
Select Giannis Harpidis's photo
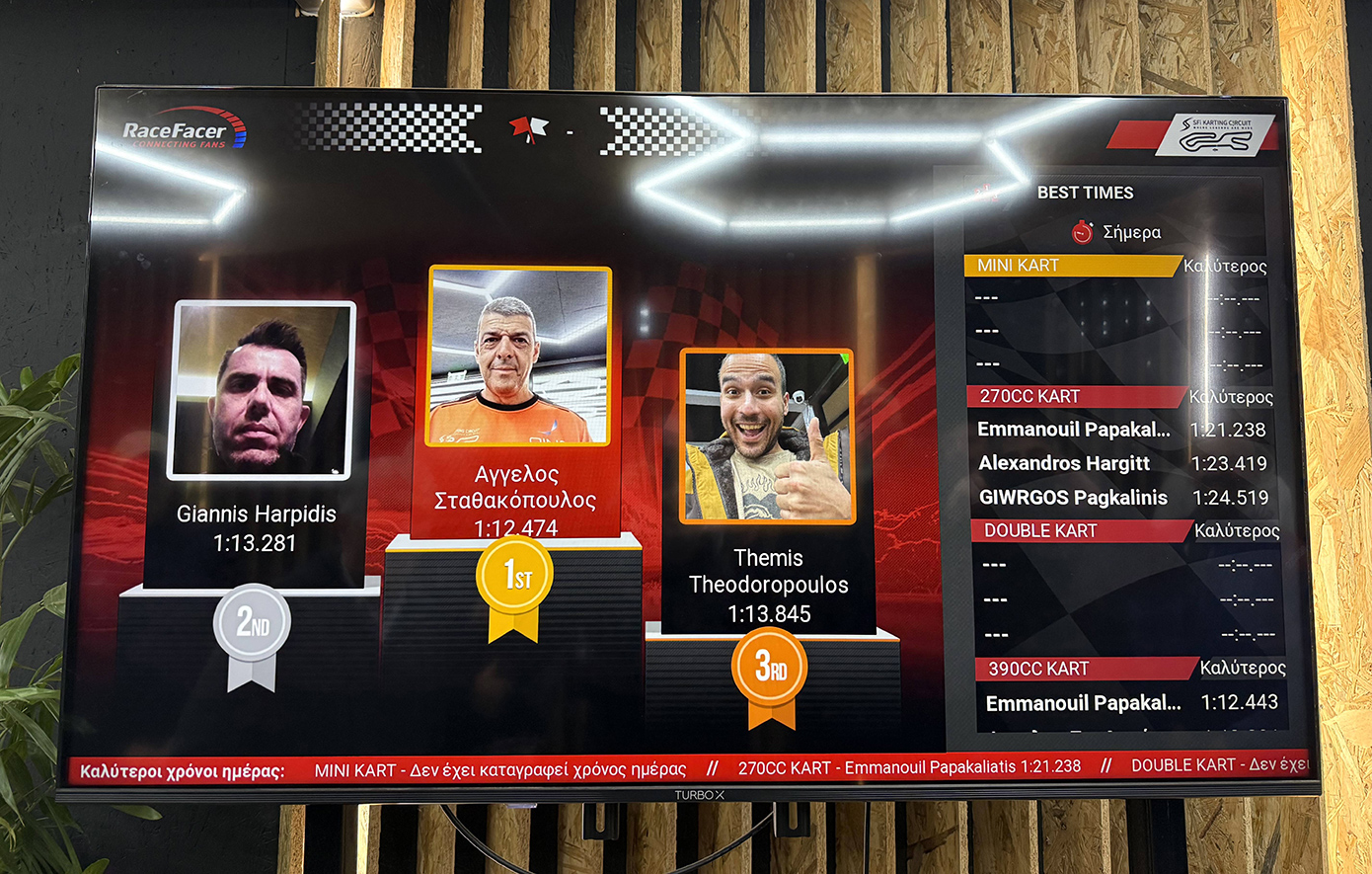click(263, 390)
